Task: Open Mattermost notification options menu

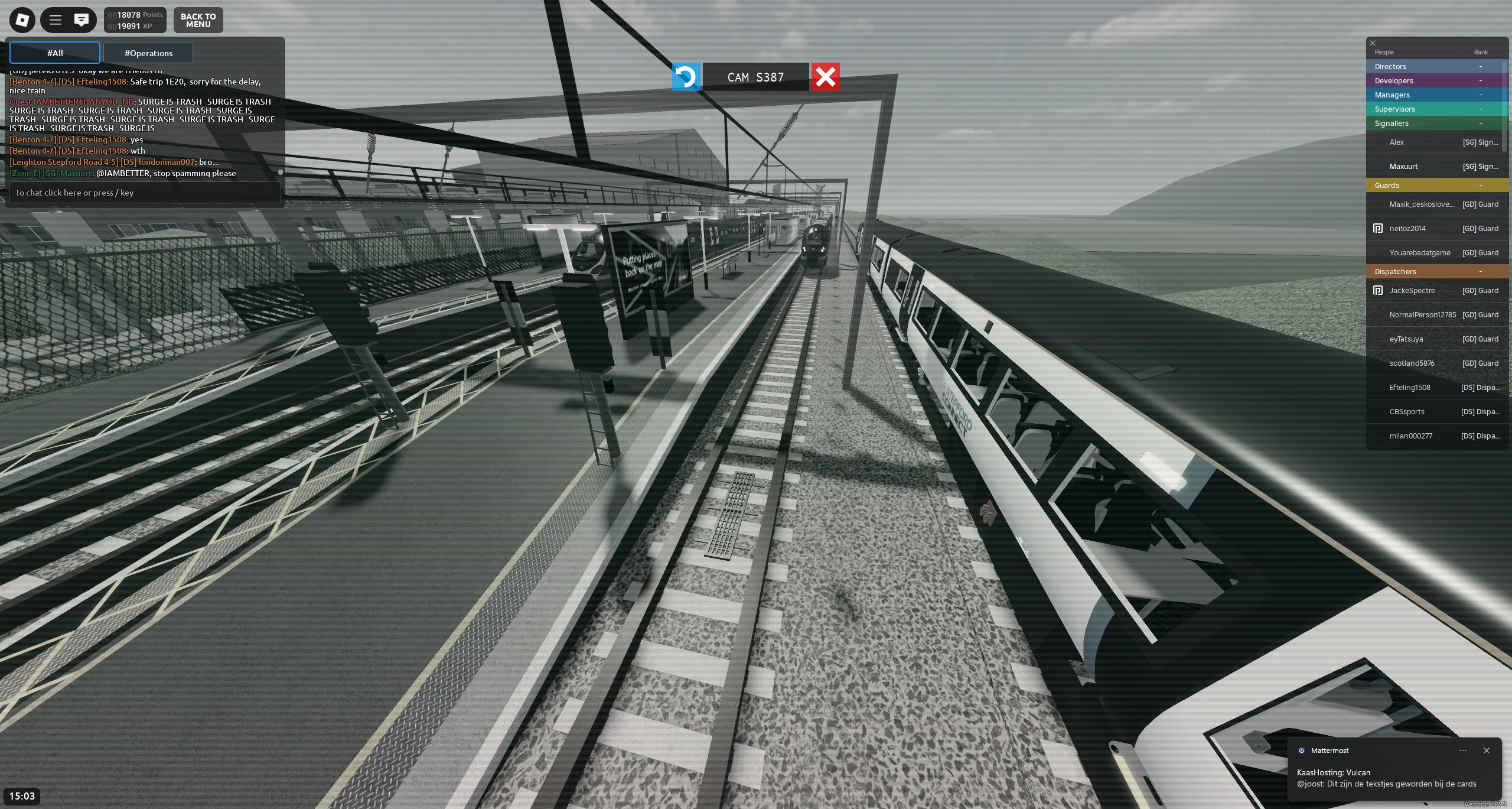Action: (x=1463, y=750)
